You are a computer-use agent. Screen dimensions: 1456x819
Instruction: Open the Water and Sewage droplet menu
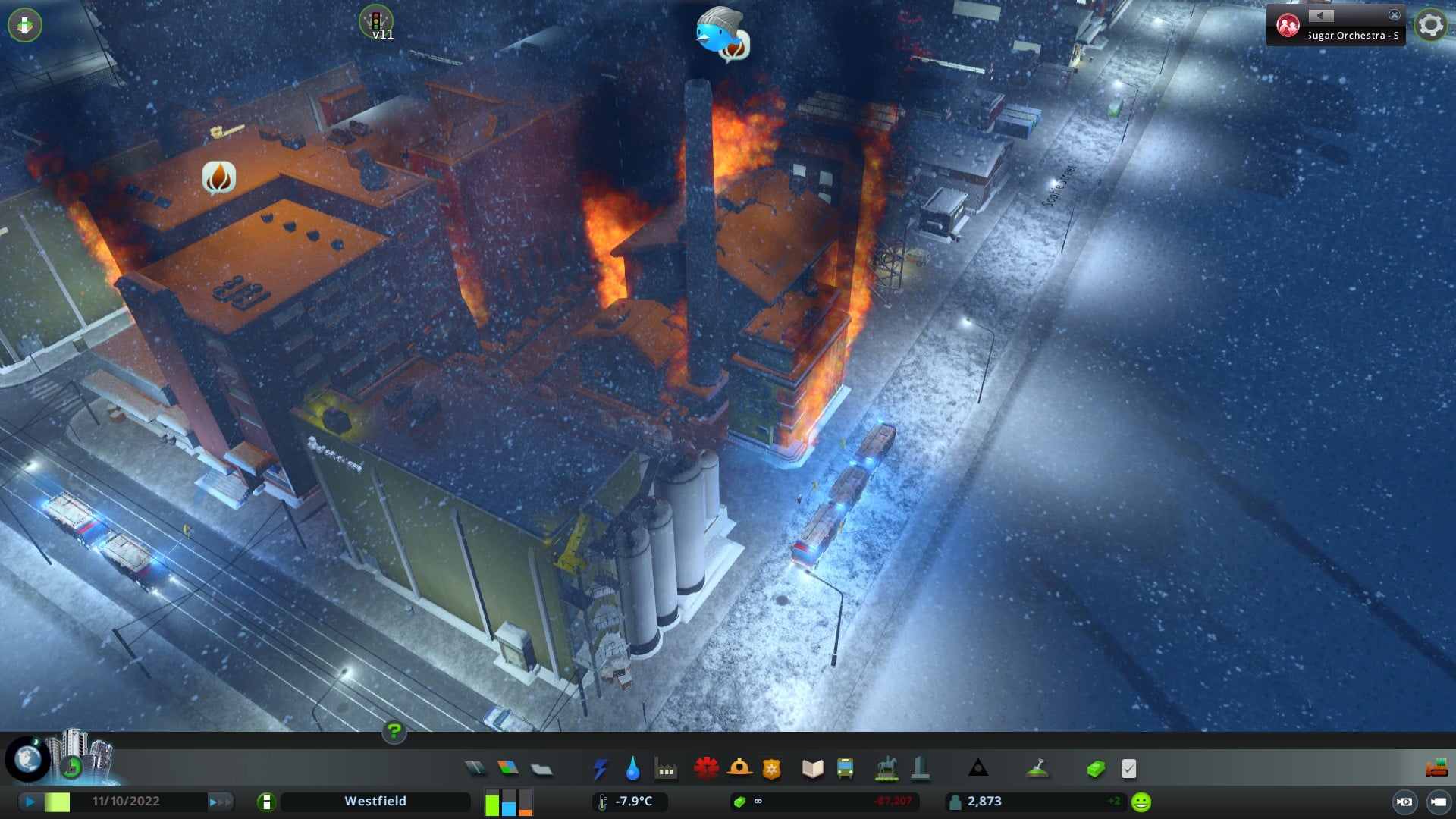(x=632, y=769)
